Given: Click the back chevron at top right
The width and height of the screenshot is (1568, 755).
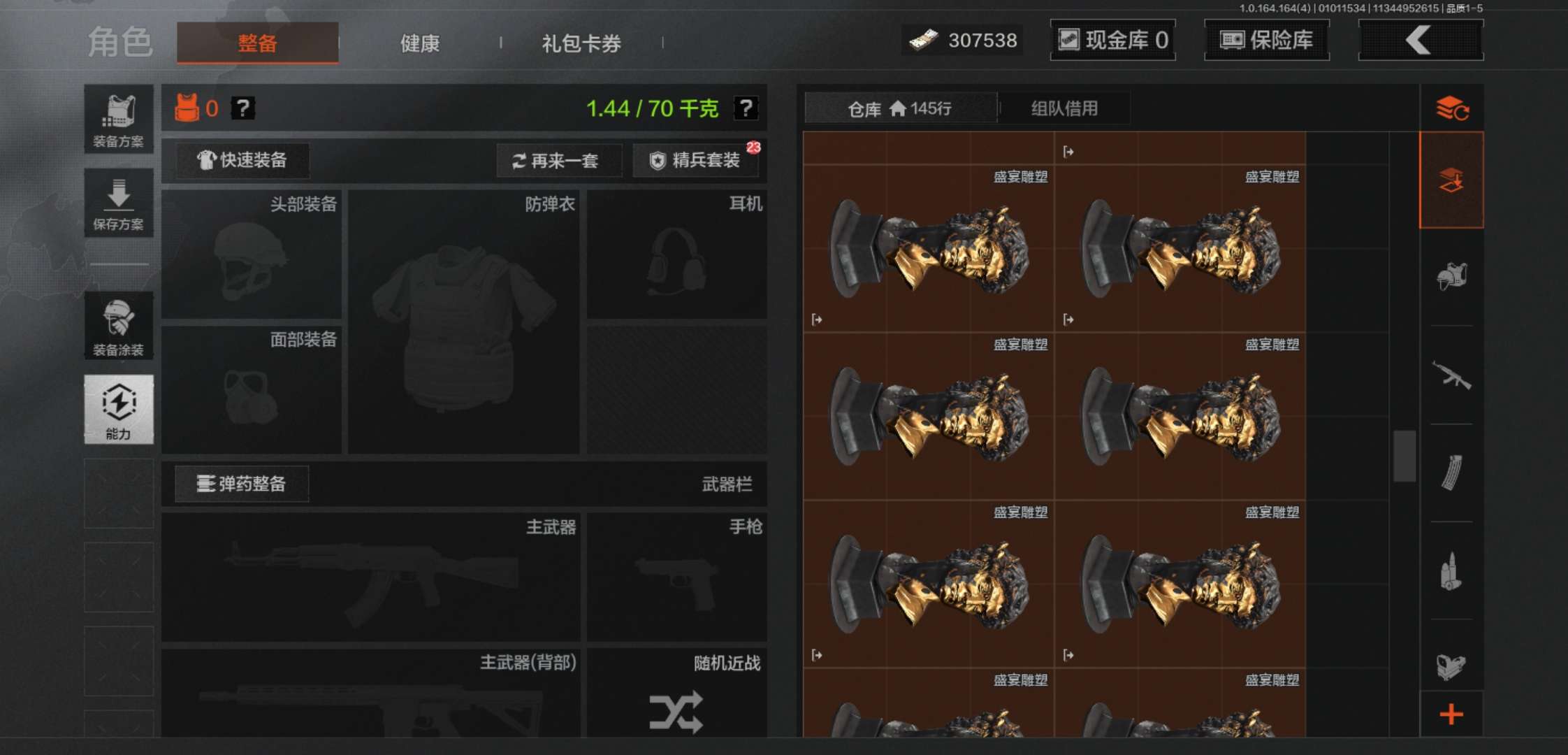Looking at the screenshot, I should (1420, 40).
